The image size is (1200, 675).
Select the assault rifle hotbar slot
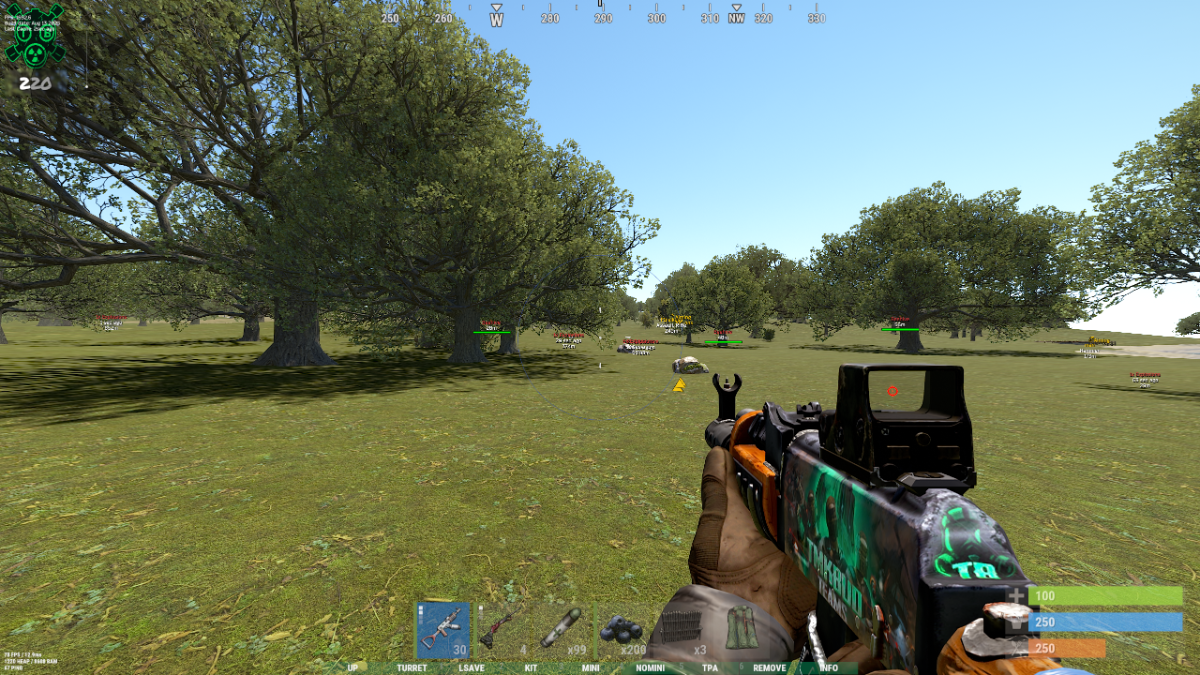click(x=442, y=629)
